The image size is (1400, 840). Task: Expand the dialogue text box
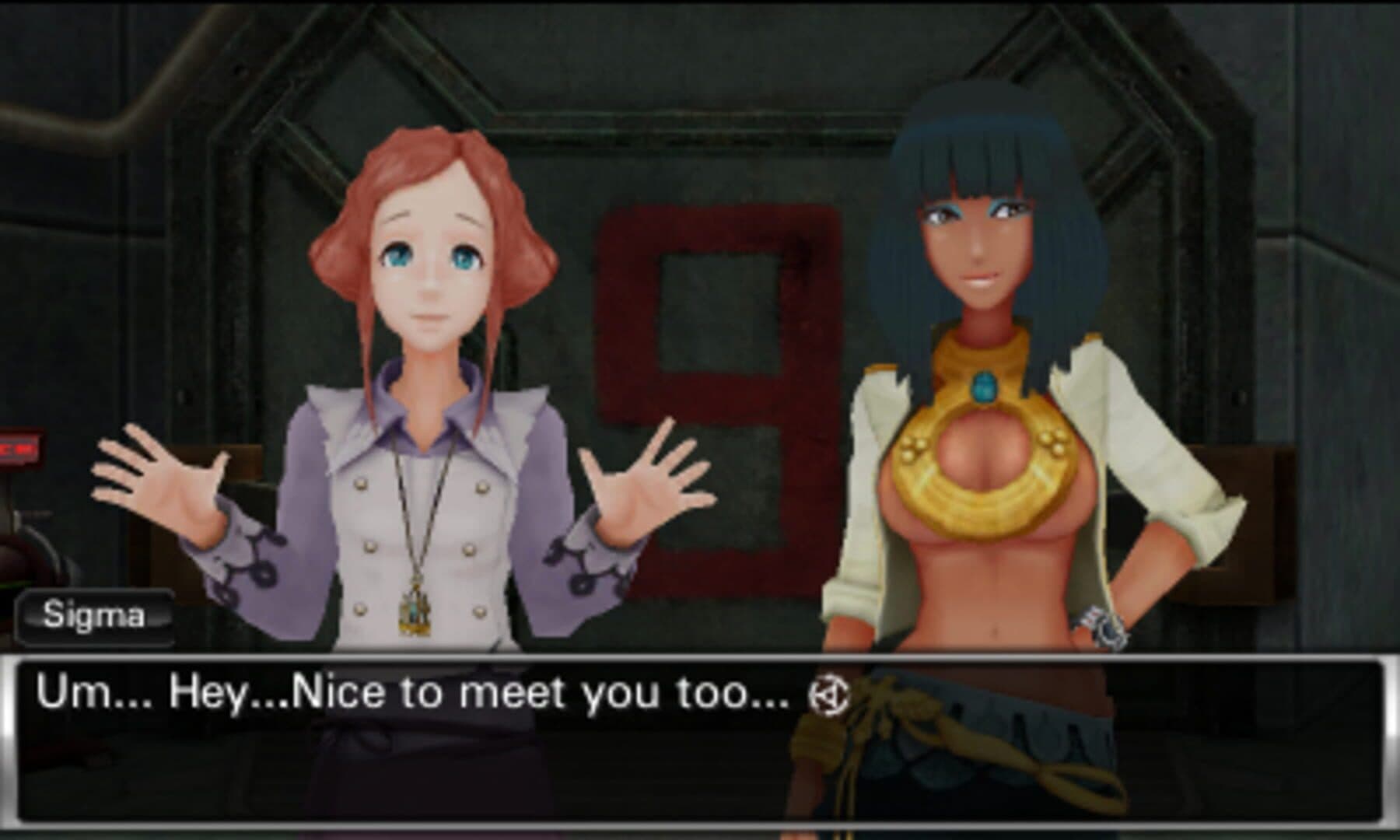pyautogui.click(x=700, y=739)
